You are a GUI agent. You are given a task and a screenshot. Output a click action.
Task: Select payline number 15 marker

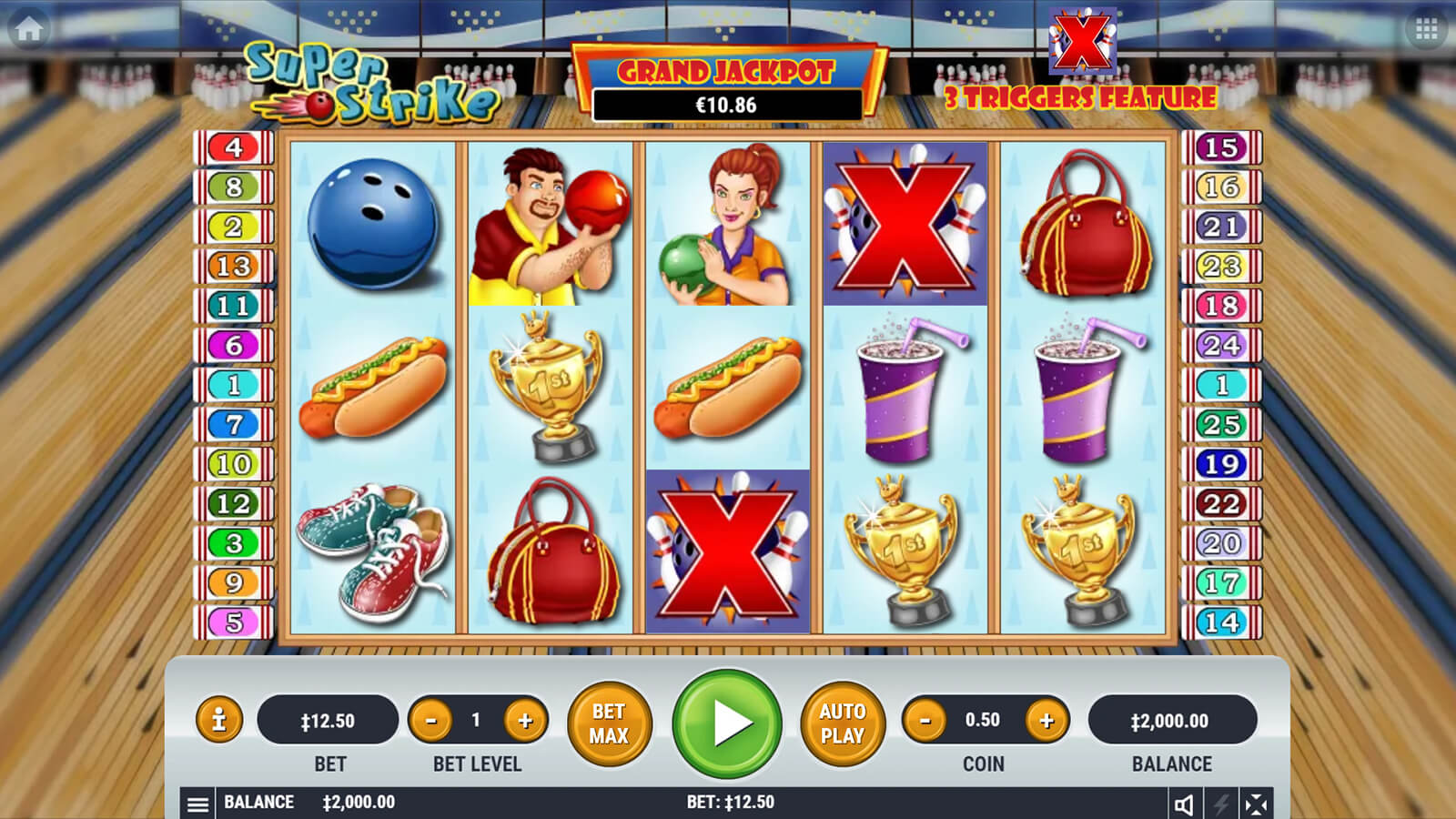(x=1221, y=147)
